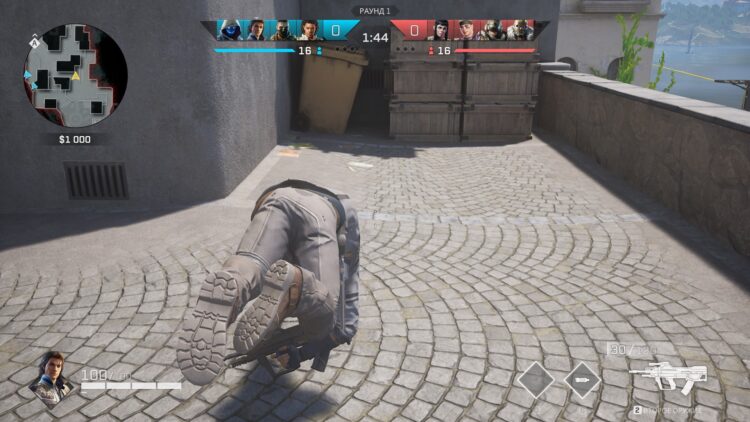Viewport: 750px width, 422px height.
Task: Click the empty diamond ability slot
Action: (535, 380)
